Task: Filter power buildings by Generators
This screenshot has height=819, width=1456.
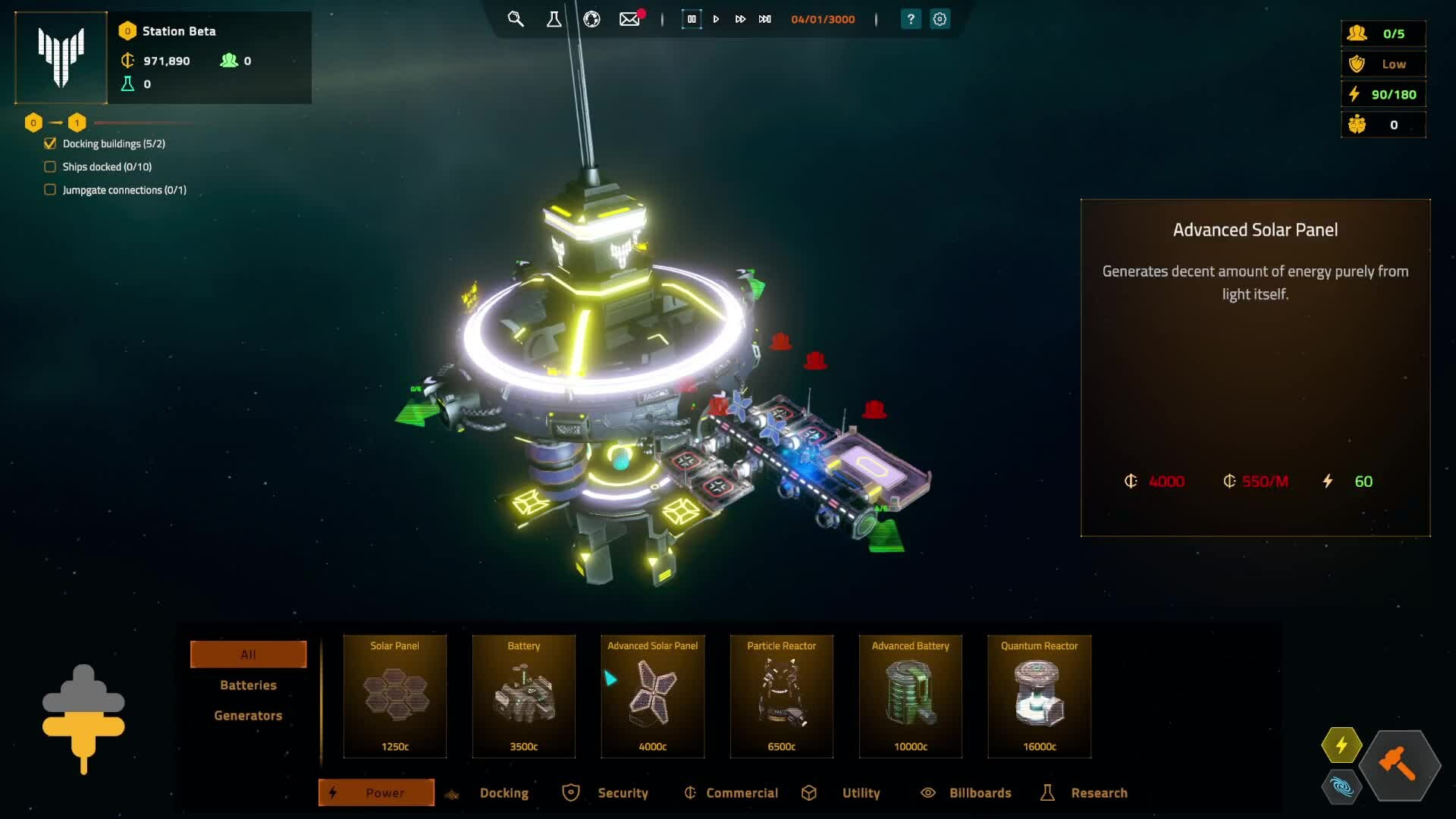Action: coord(248,715)
